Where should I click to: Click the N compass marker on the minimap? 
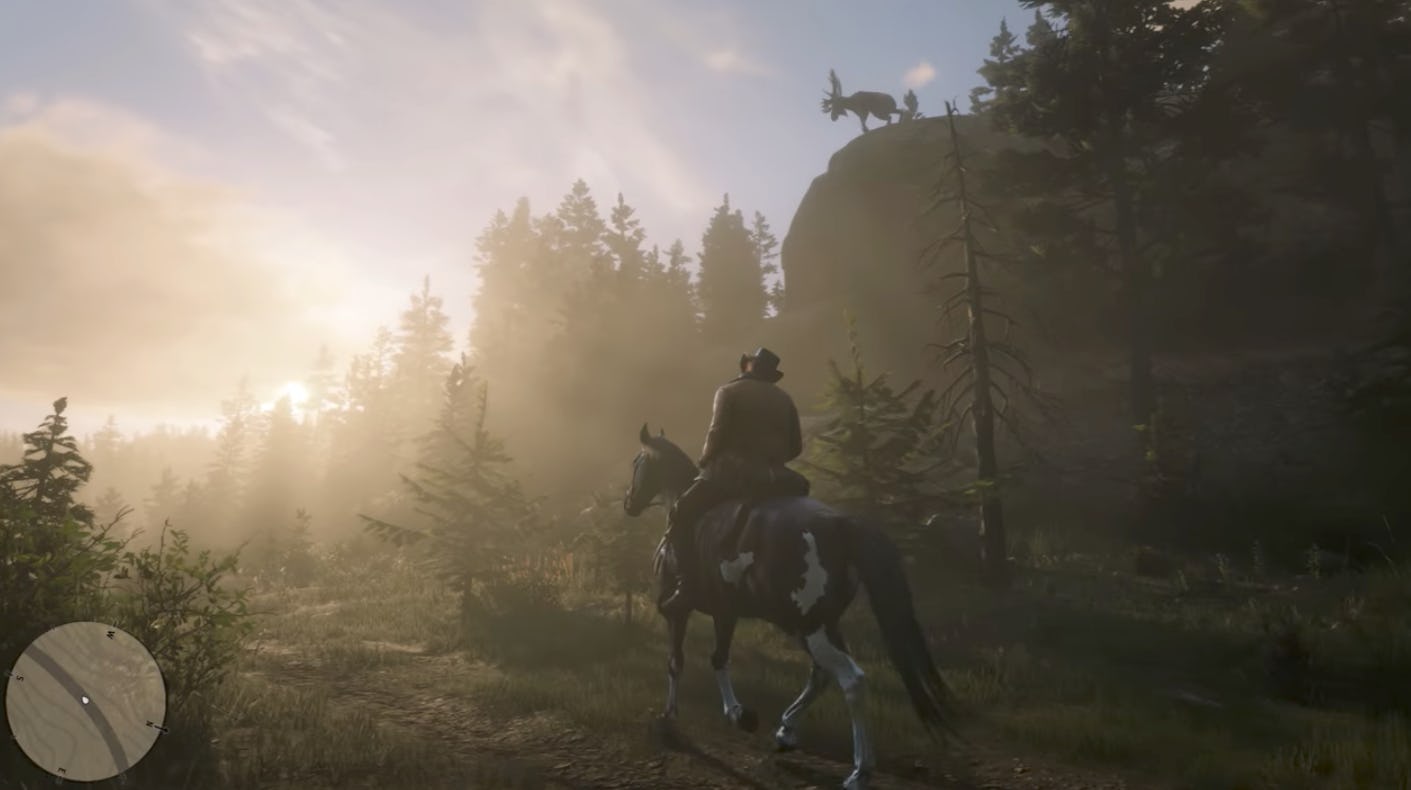[x=149, y=723]
